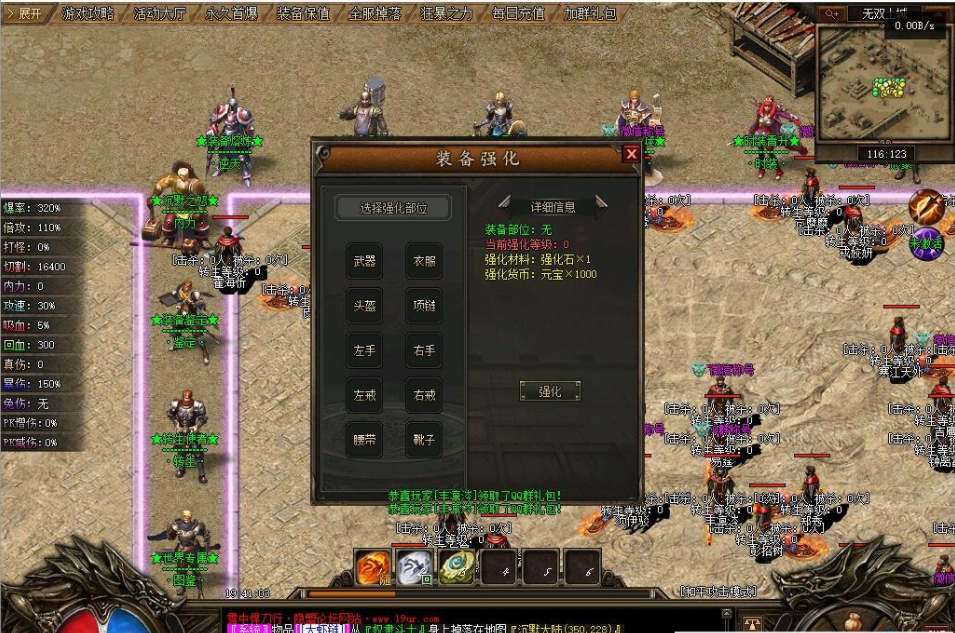This screenshot has height=633, width=955.
Task: Open the 活动大厅 tab
Action: coord(160,14)
